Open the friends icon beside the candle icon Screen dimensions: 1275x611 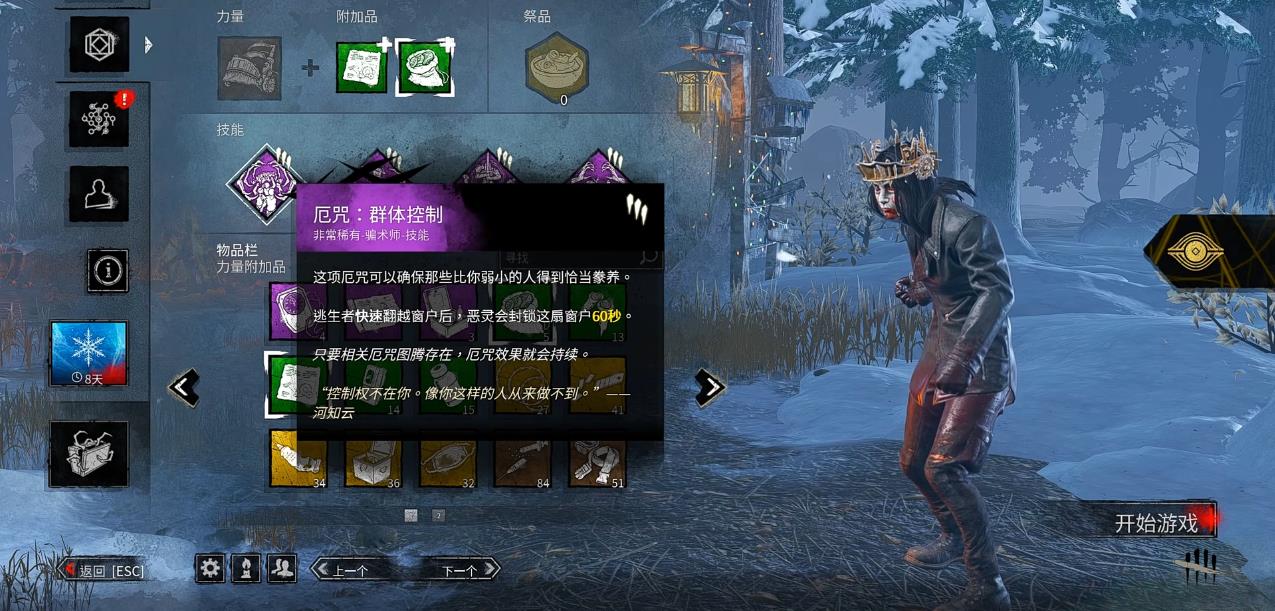[283, 569]
